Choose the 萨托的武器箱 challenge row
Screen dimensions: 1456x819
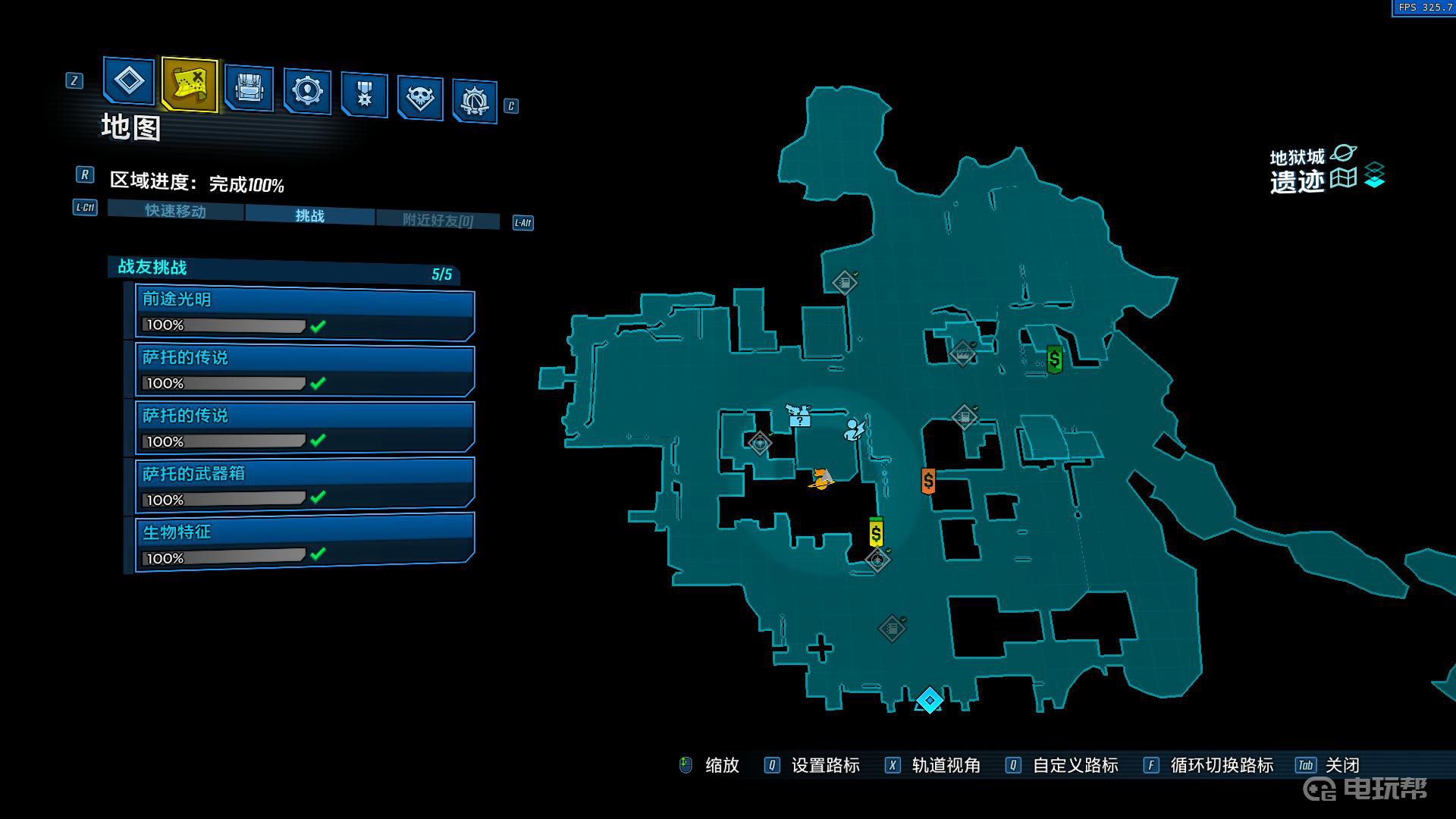coord(305,486)
